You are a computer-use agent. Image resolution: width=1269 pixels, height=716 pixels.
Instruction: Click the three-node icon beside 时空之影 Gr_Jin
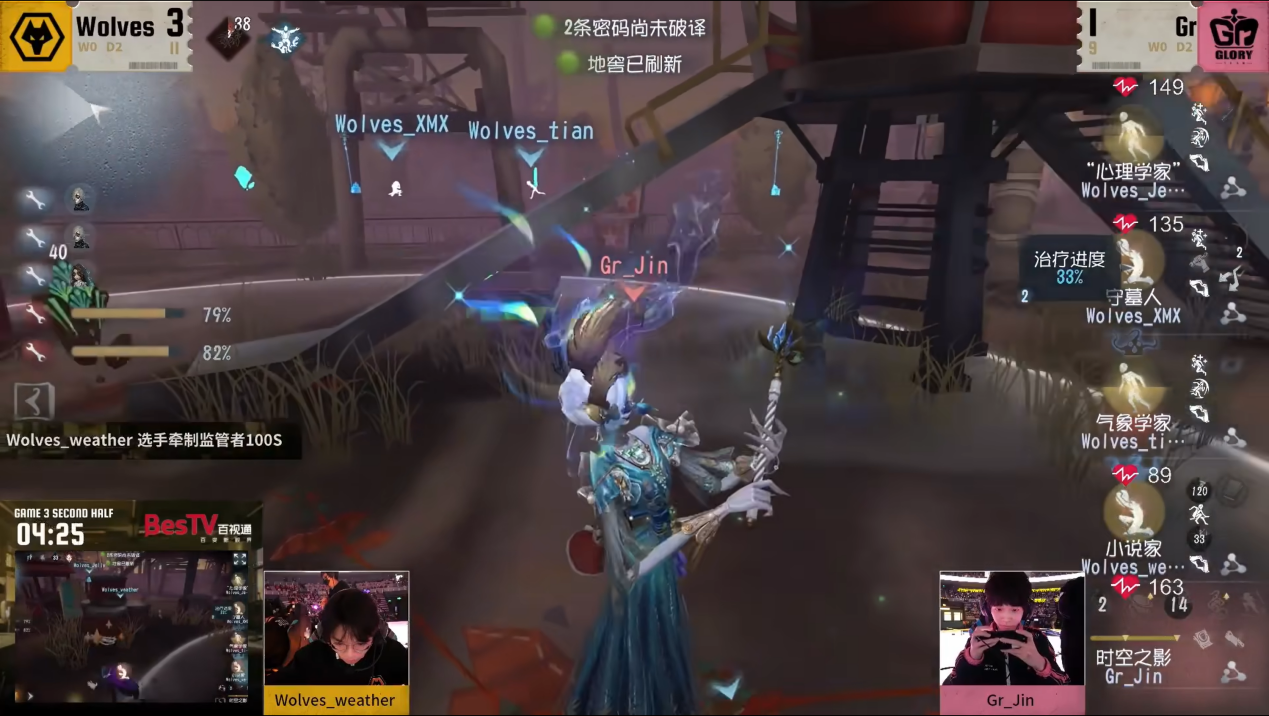(x=1232, y=673)
